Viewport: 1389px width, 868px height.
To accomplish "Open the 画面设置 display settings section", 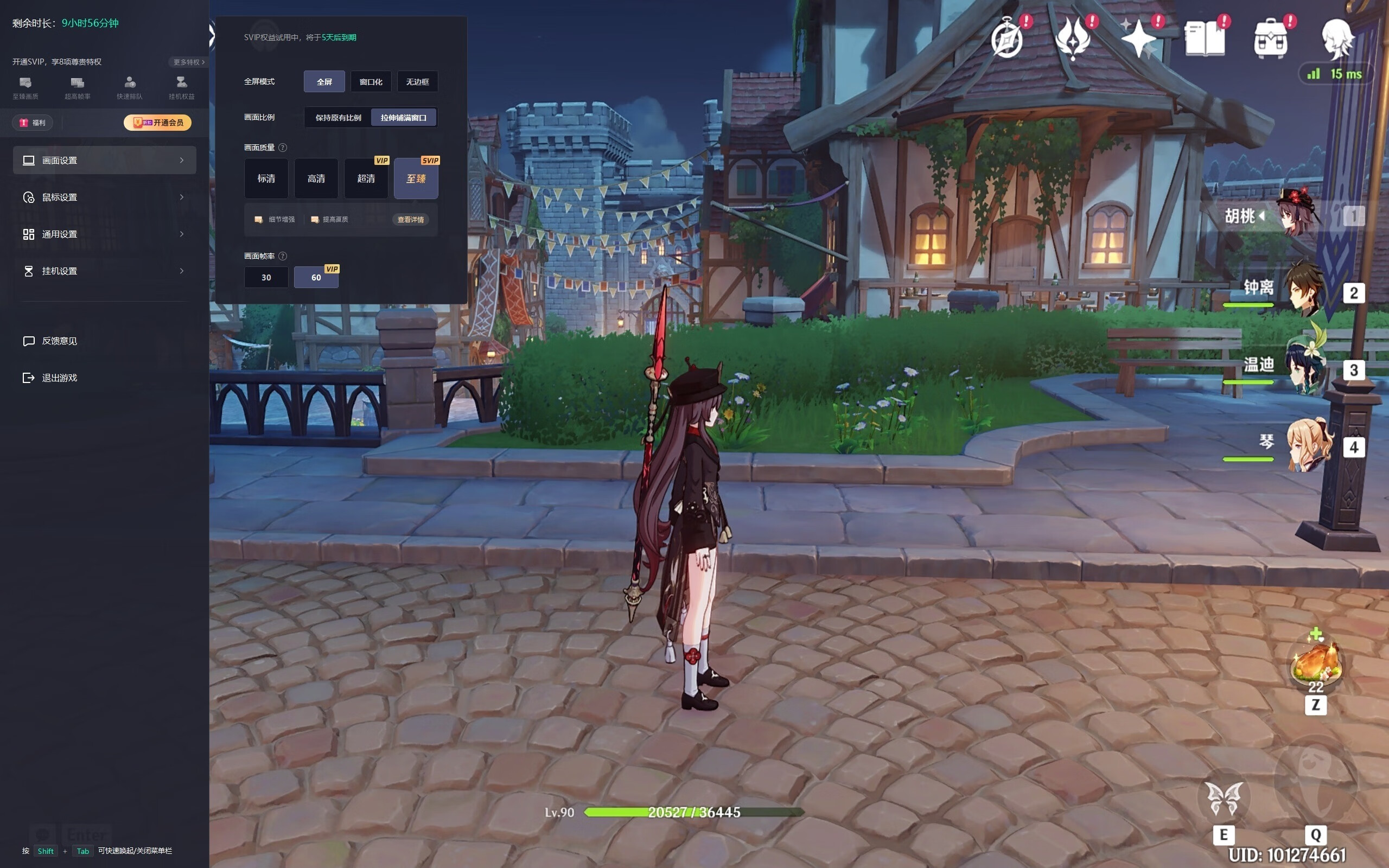I will pyautogui.click(x=104, y=160).
